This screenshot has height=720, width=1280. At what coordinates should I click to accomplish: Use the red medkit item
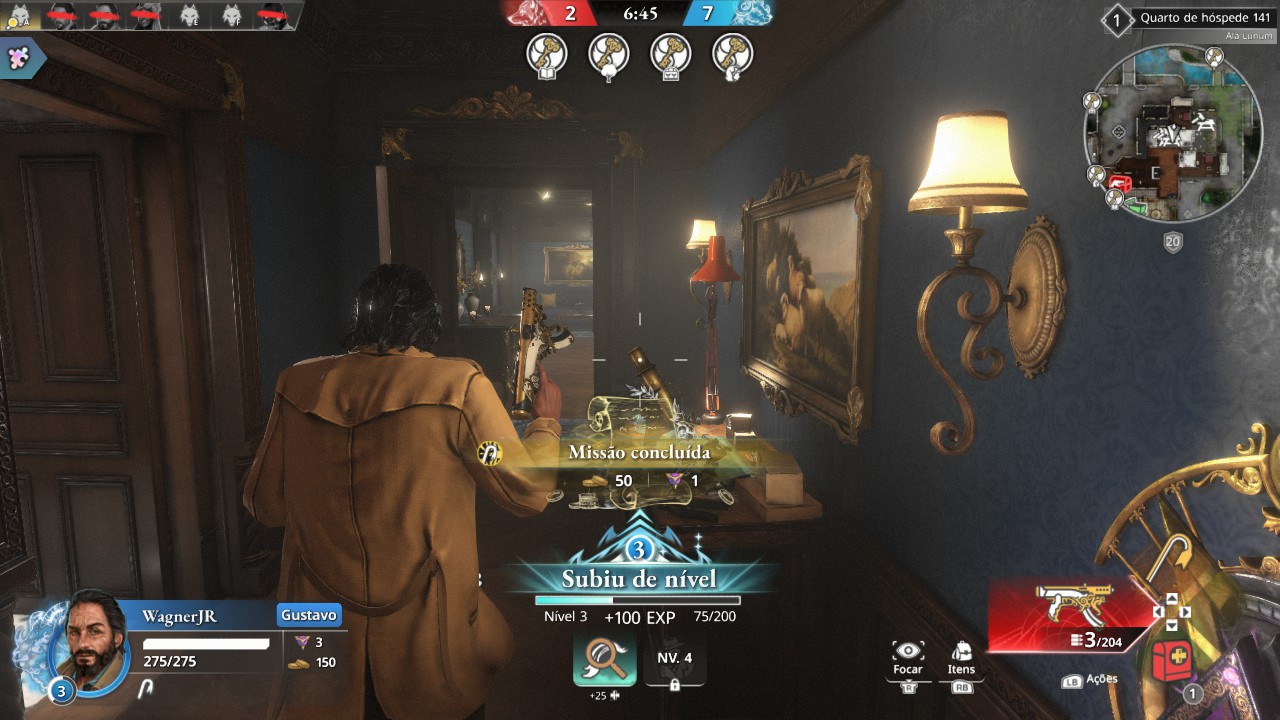click(1172, 660)
